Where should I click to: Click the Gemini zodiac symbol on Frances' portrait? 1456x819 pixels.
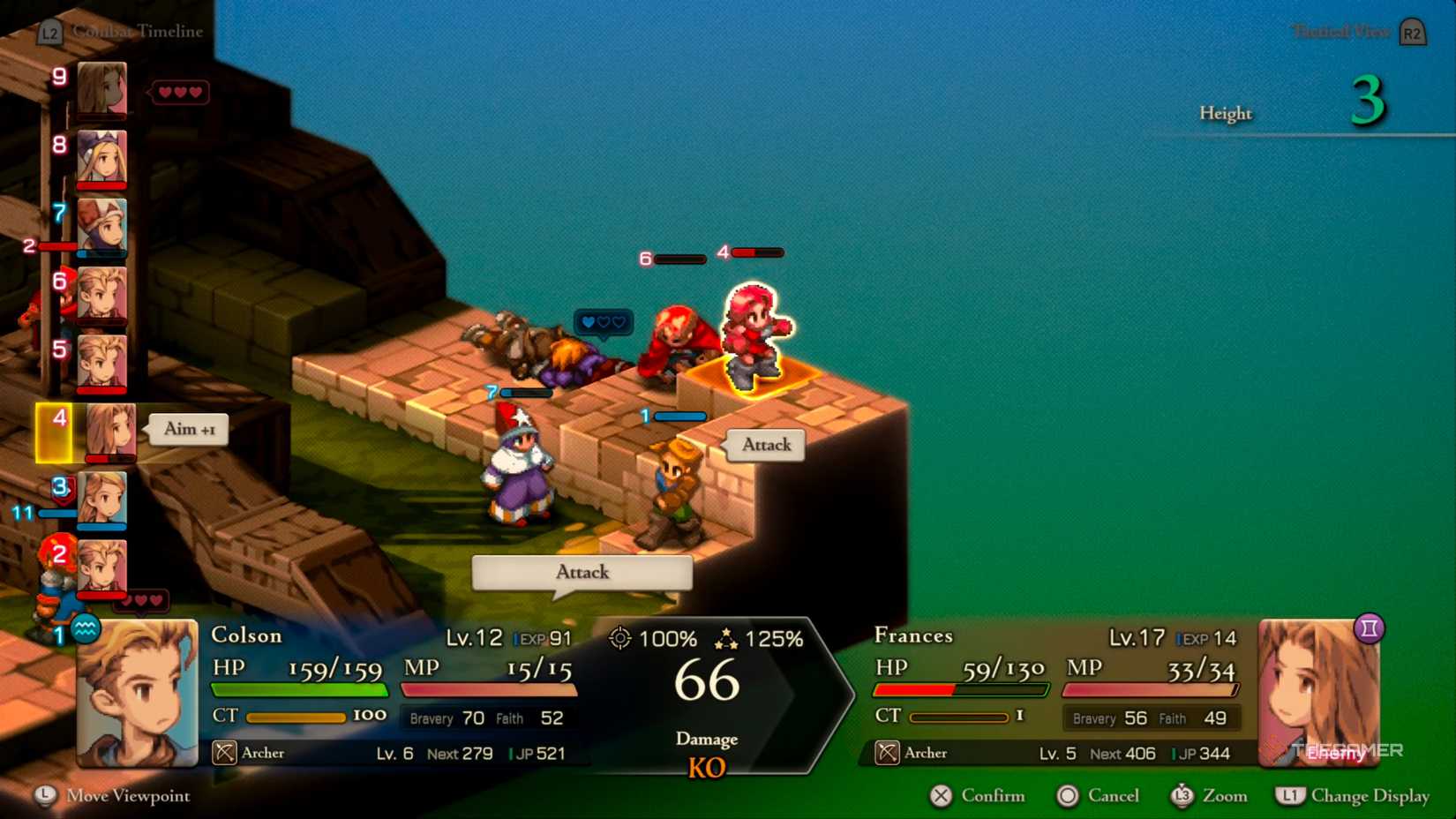tap(1368, 628)
